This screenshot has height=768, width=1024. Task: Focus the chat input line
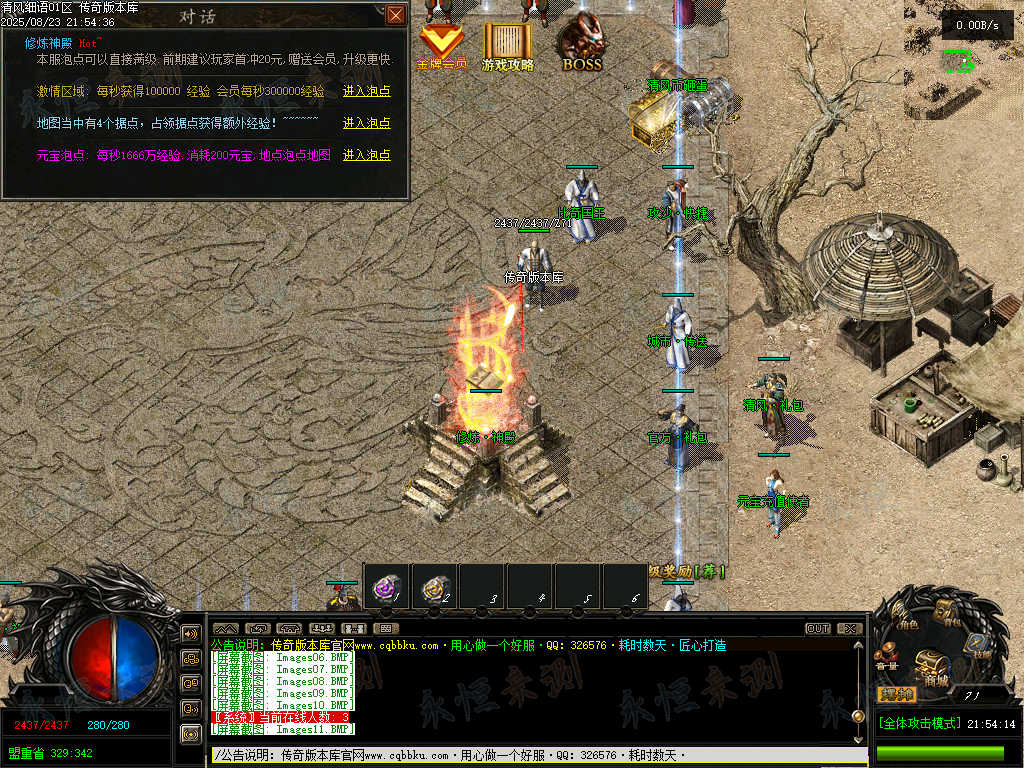[x=530, y=756]
